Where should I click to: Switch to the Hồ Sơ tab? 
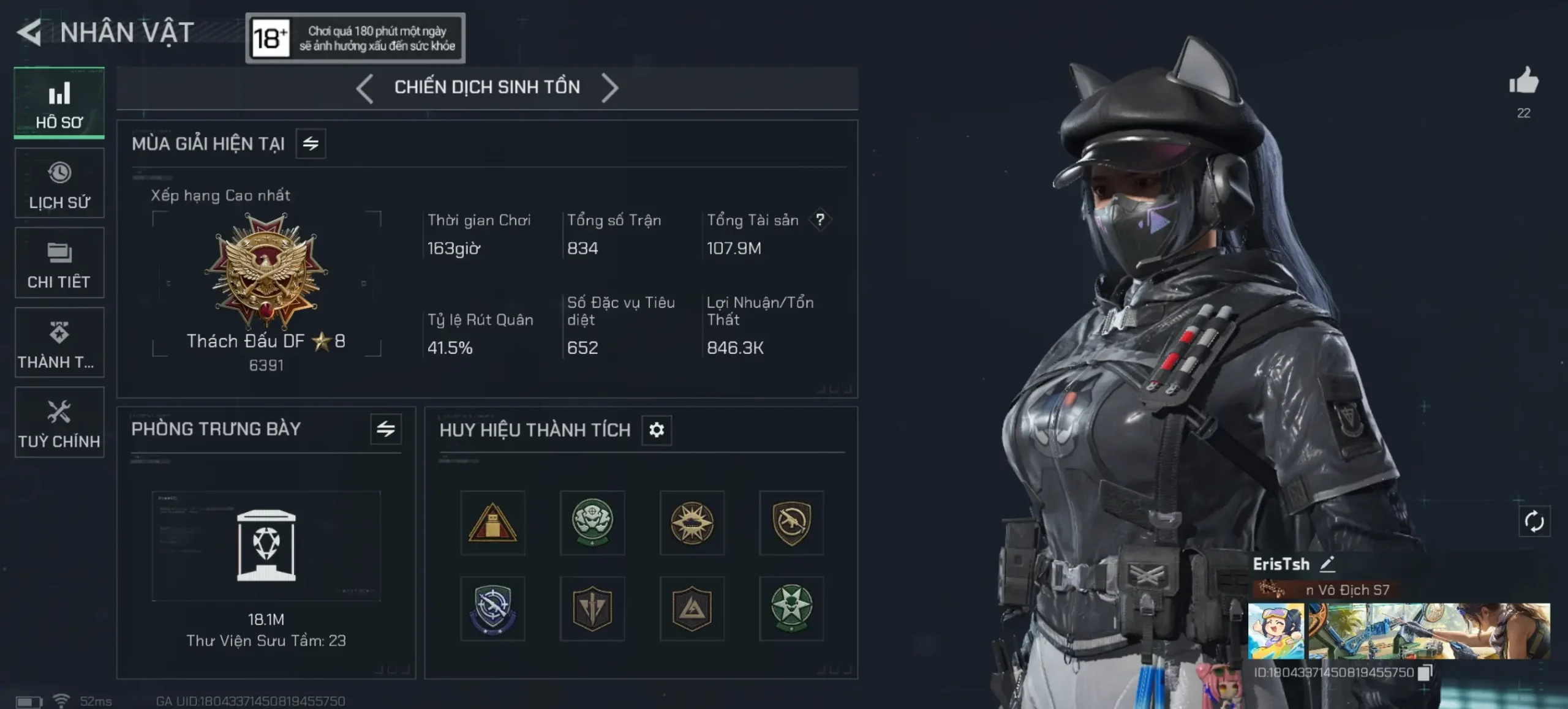(x=59, y=103)
